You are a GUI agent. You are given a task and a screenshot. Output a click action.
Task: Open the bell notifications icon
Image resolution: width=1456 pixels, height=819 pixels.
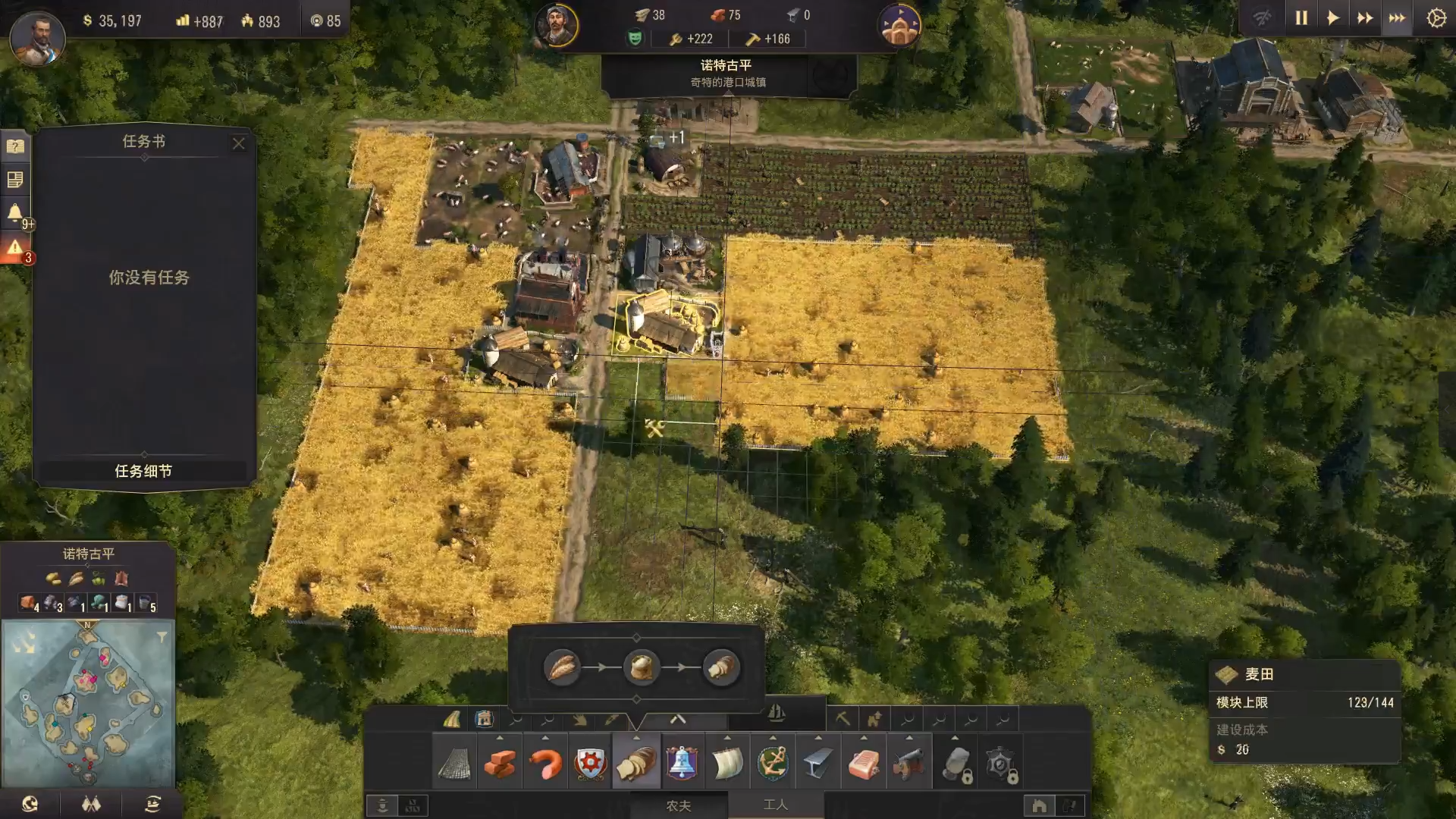click(15, 212)
